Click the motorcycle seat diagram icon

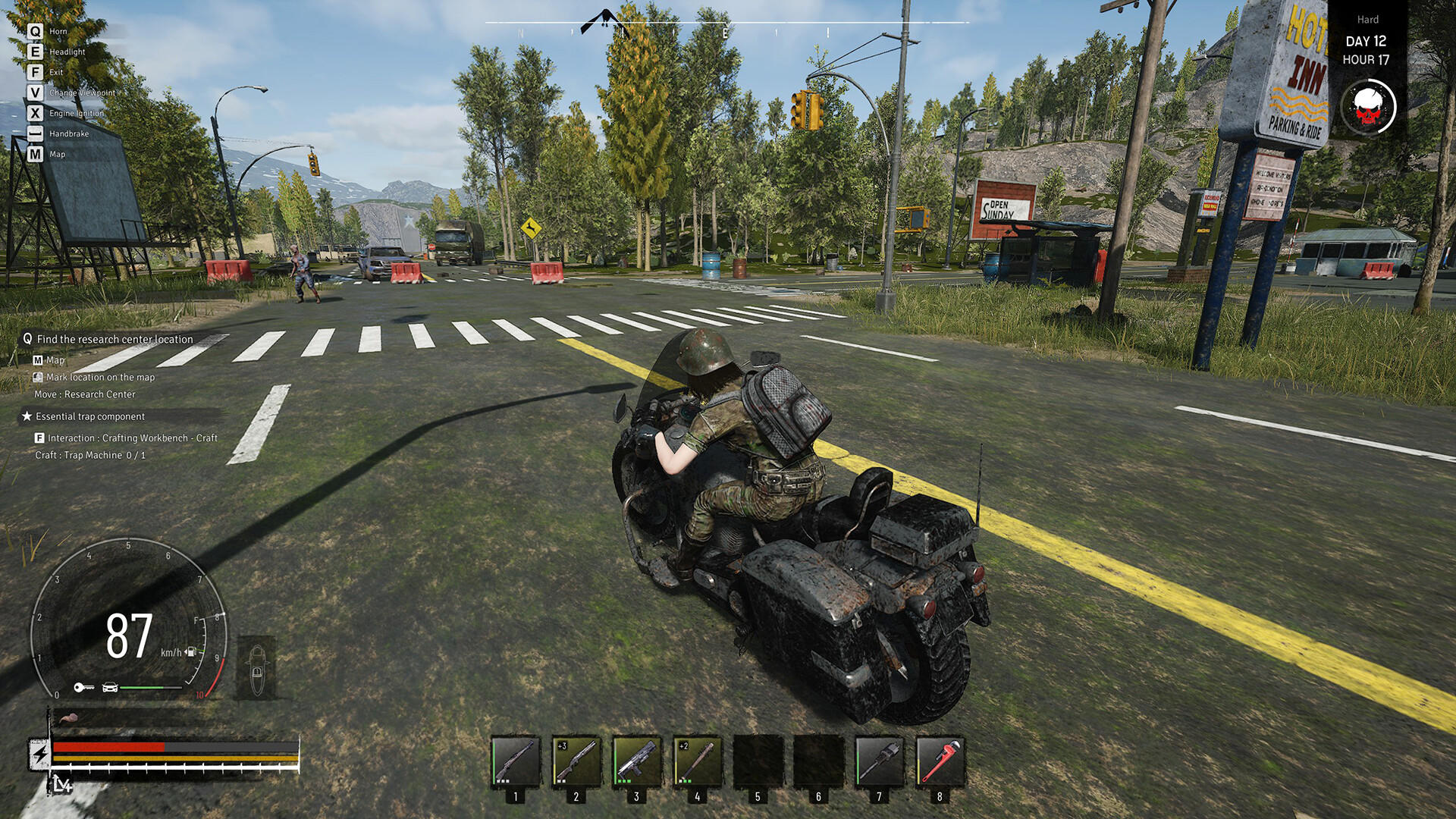click(256, 668)
